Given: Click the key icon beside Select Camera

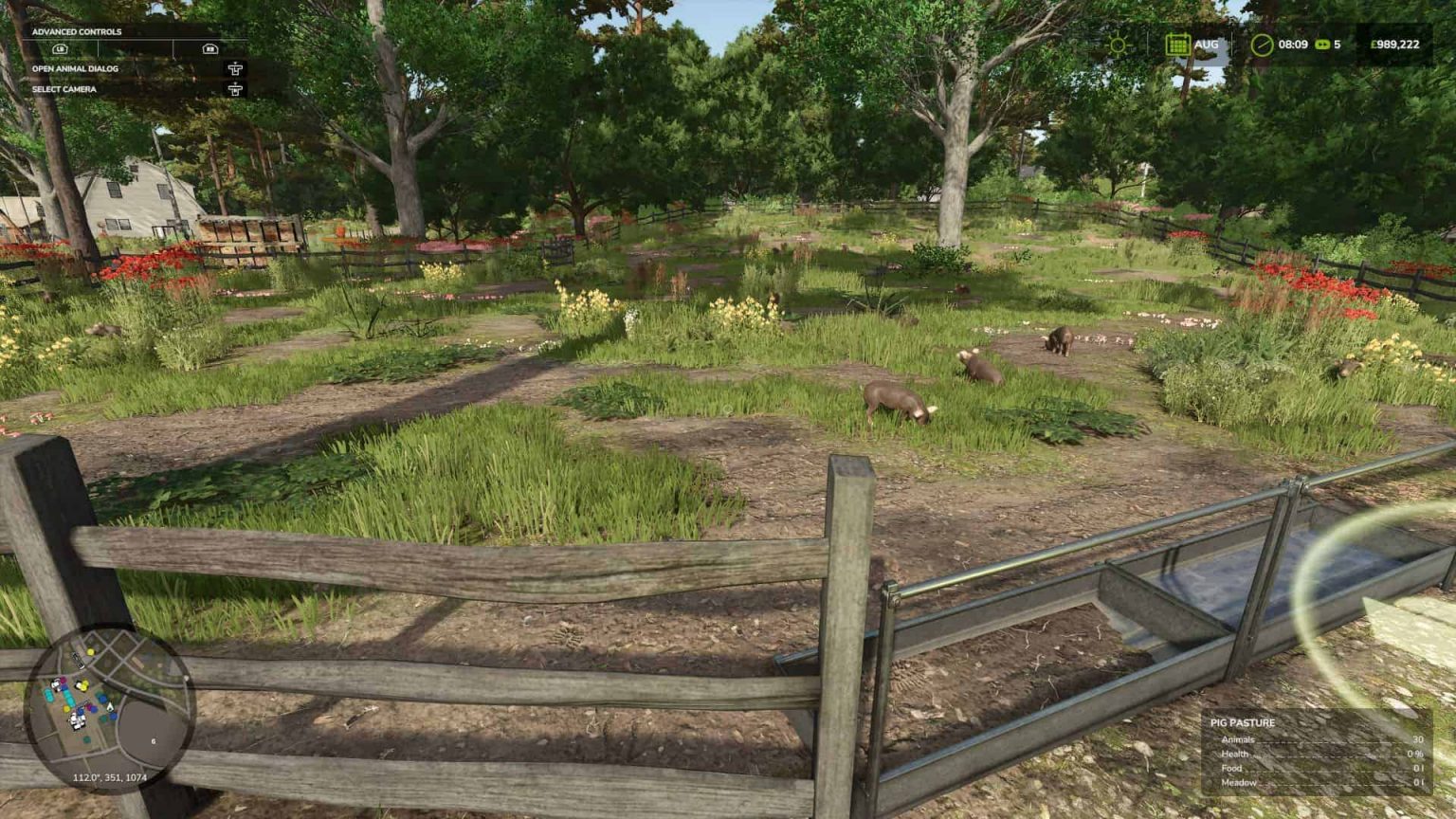Looking at the screenshot, I should pyautogui.click(x=234, y=90).
